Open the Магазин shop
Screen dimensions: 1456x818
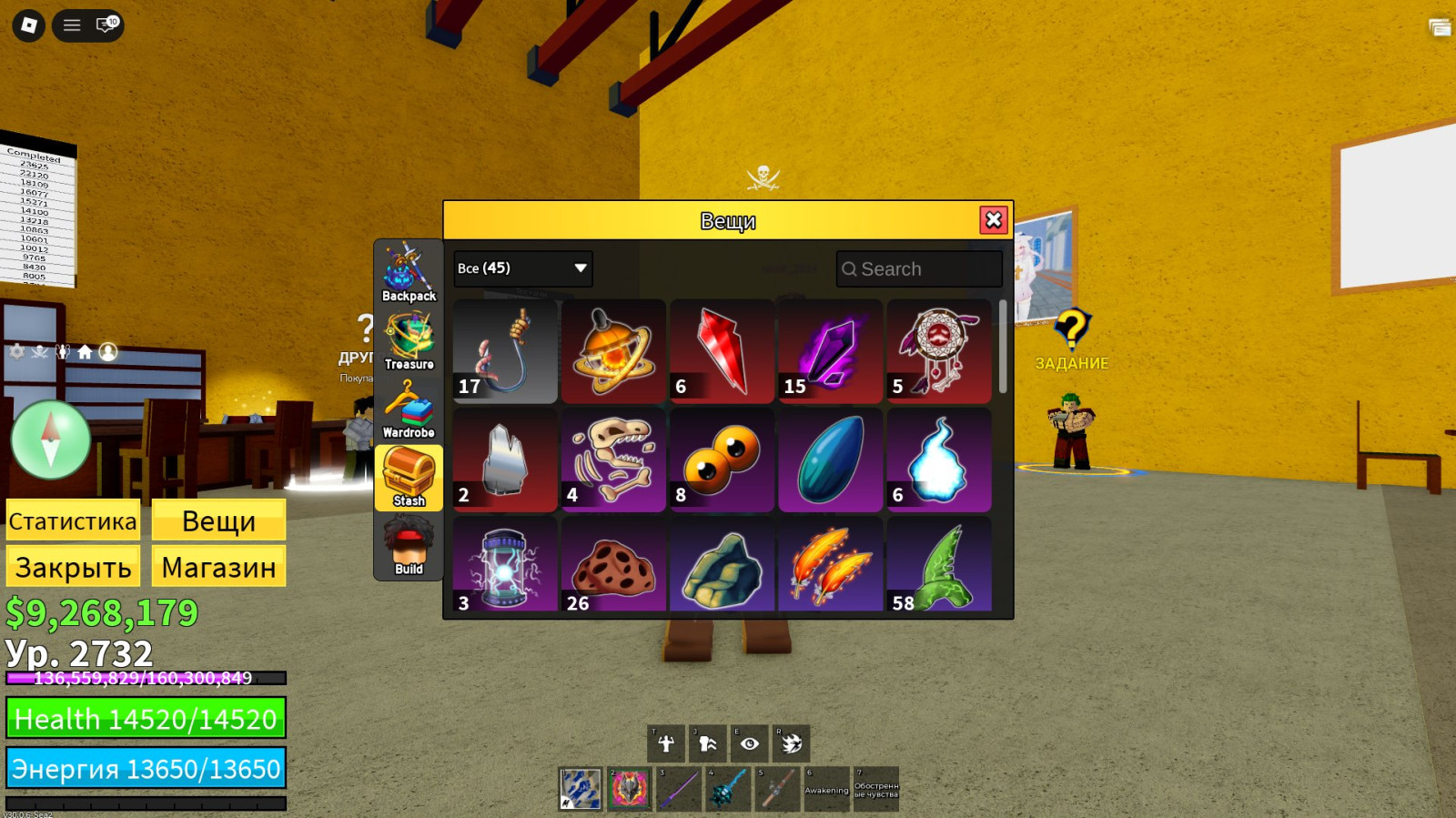[x=218, y=567]
